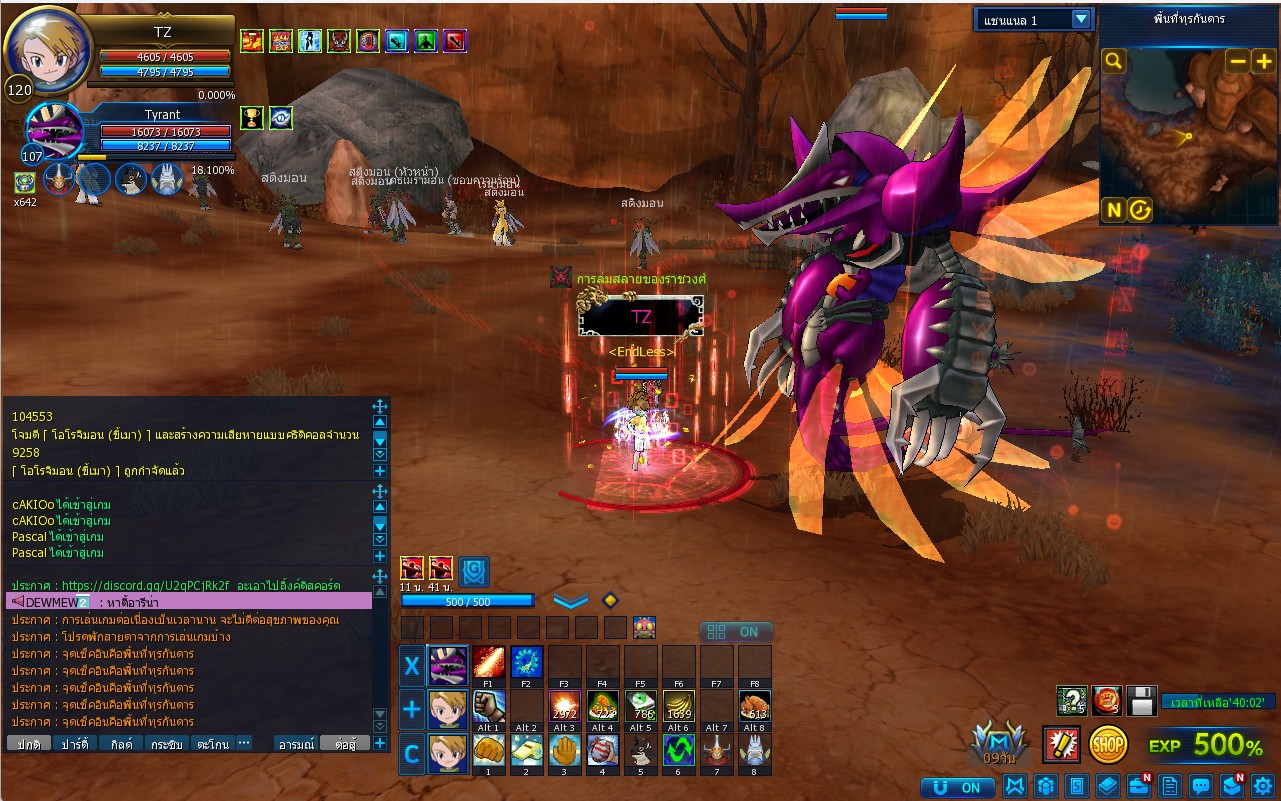Use the roast meat item in Alt 8 slot
1281x801 pixels.
755,707
